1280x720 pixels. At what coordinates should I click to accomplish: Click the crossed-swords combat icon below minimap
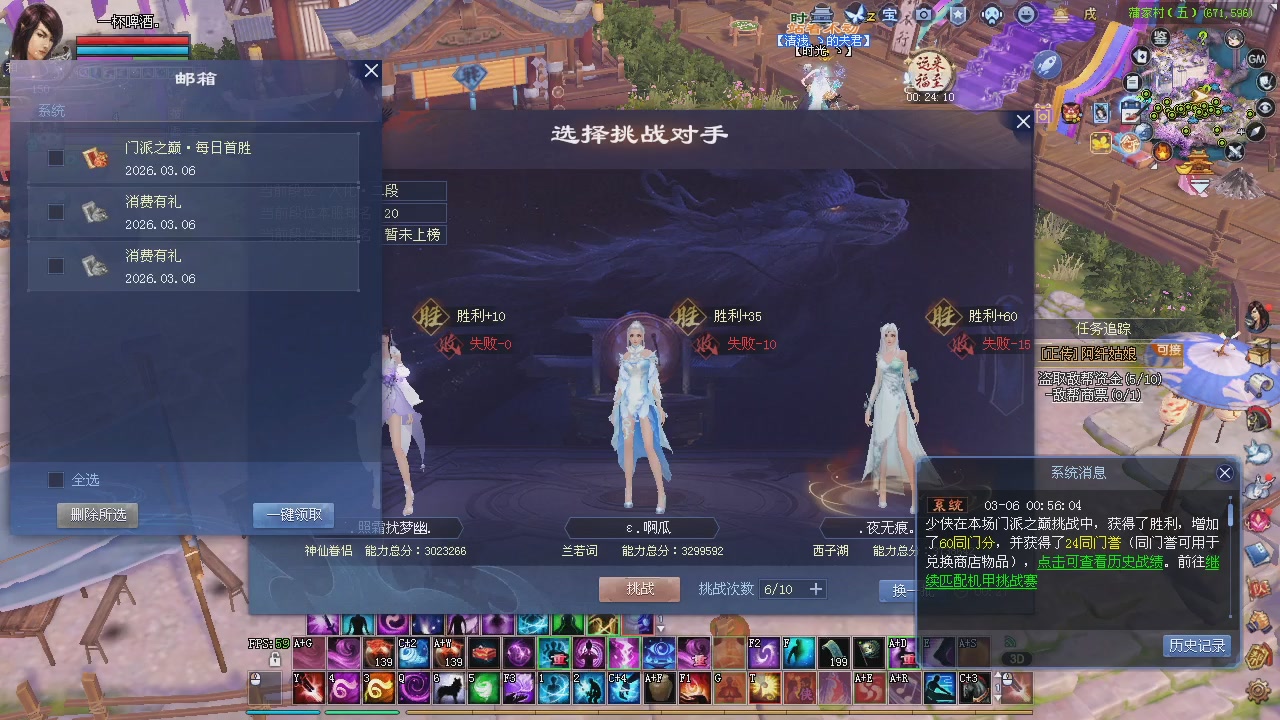1236,151
